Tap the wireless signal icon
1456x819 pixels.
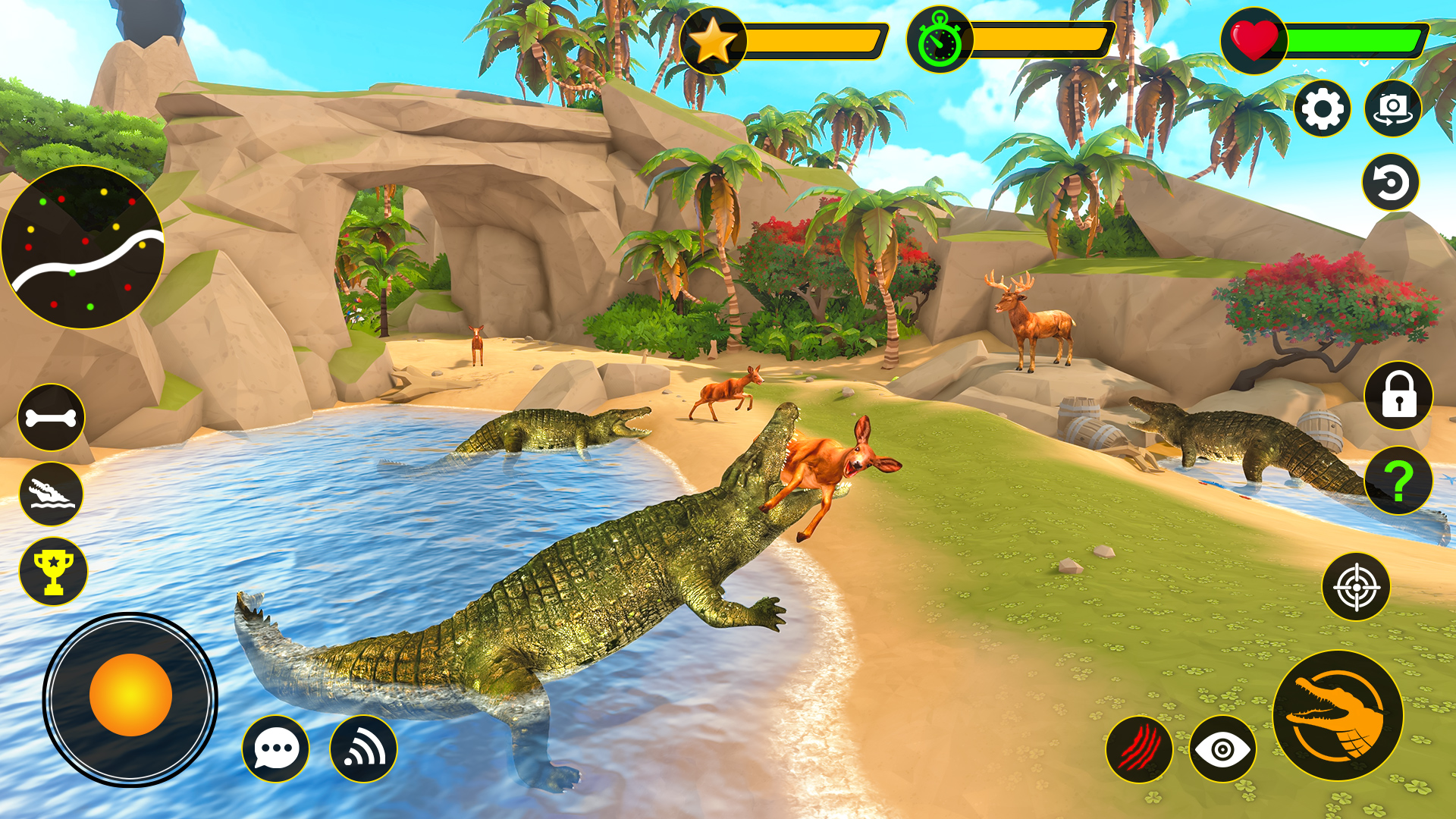pos(364,749)
